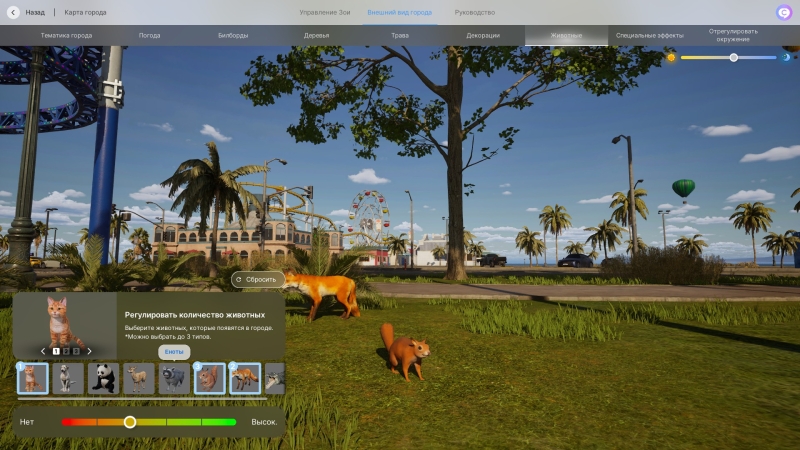This screenshot has width=800, height=450.
Task: Deselect the fox animal thumbnail
Action: 245,378
